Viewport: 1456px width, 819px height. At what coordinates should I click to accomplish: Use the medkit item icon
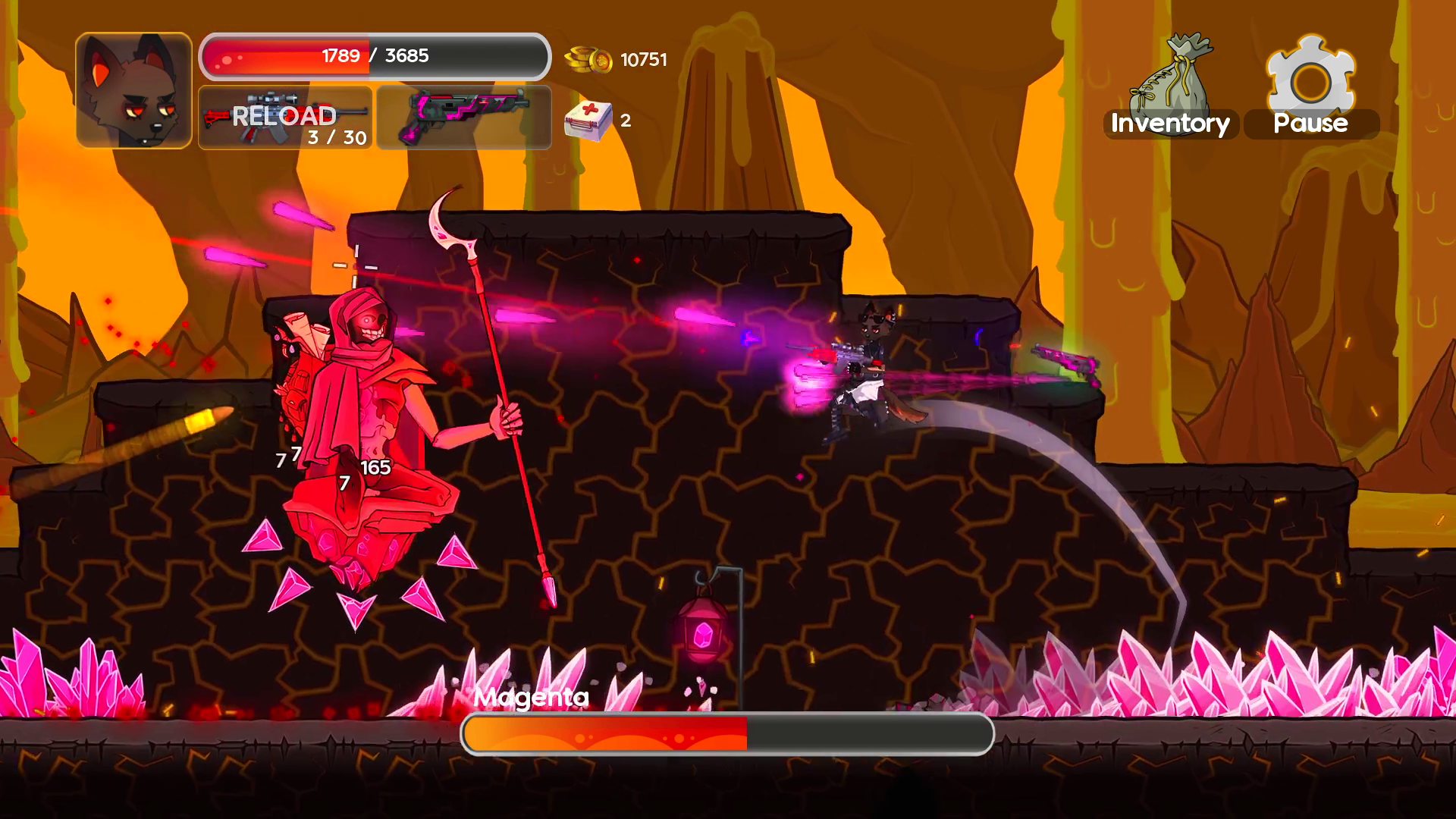coord(588,121)
